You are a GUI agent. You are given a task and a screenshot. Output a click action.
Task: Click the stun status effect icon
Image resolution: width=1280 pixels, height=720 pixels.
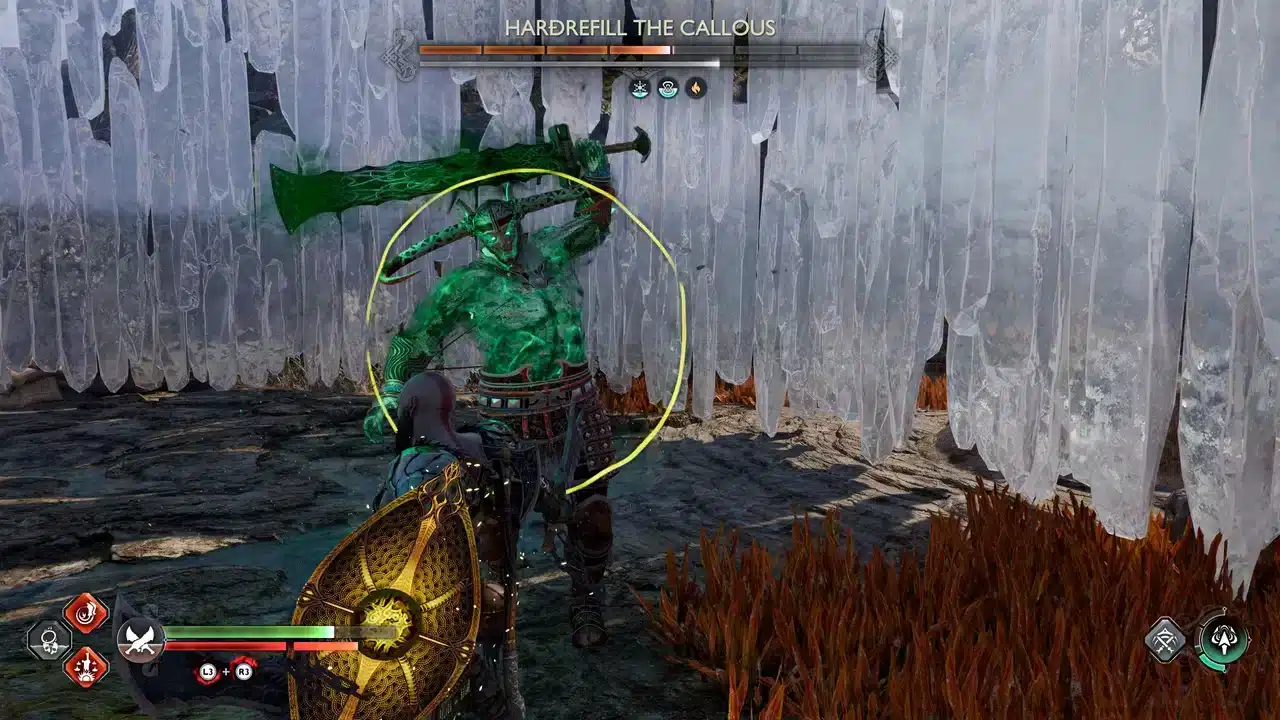(666, 88)
